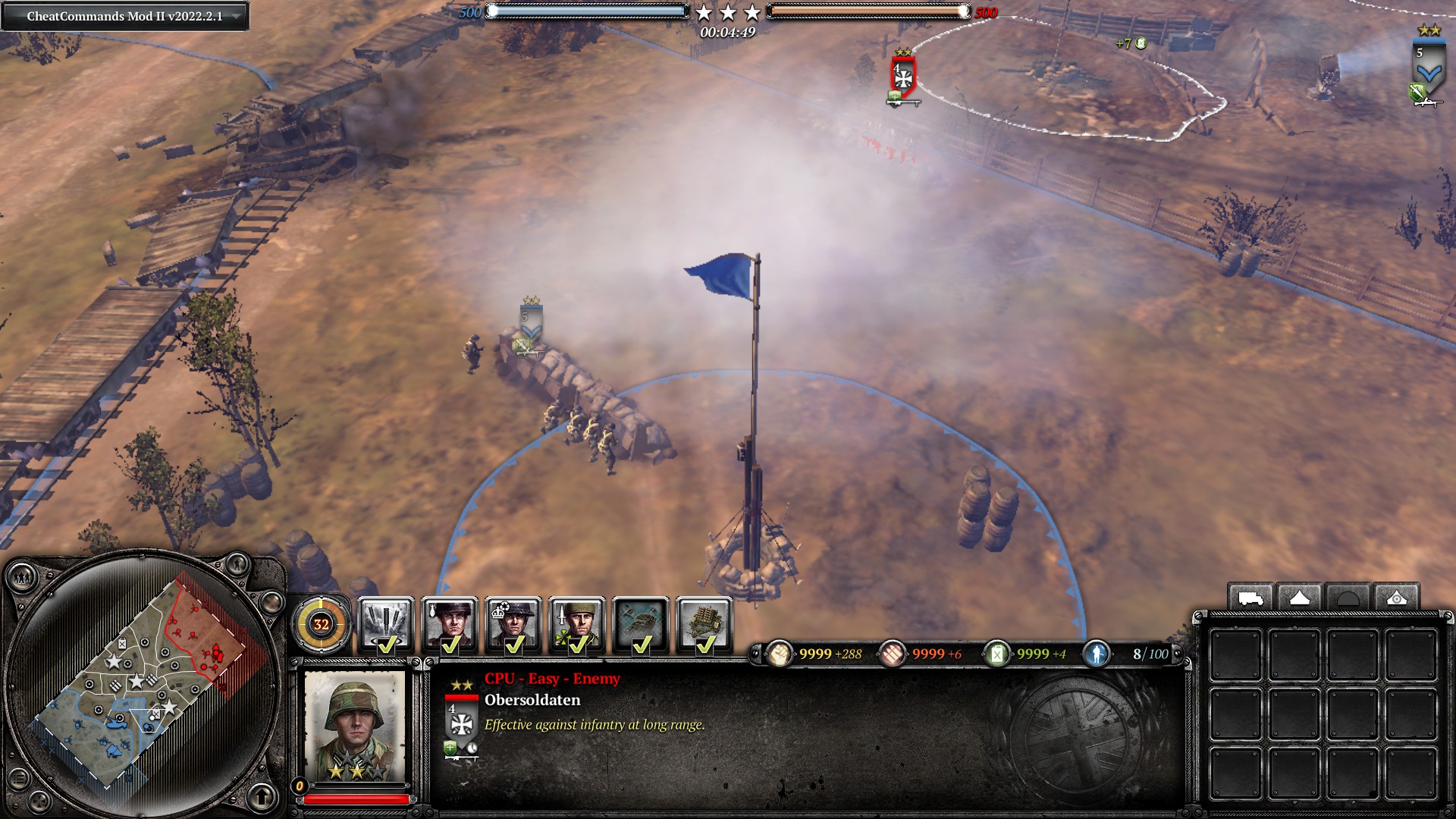Click the Obersoldaten unit portrait

click(x=354, y=726)
